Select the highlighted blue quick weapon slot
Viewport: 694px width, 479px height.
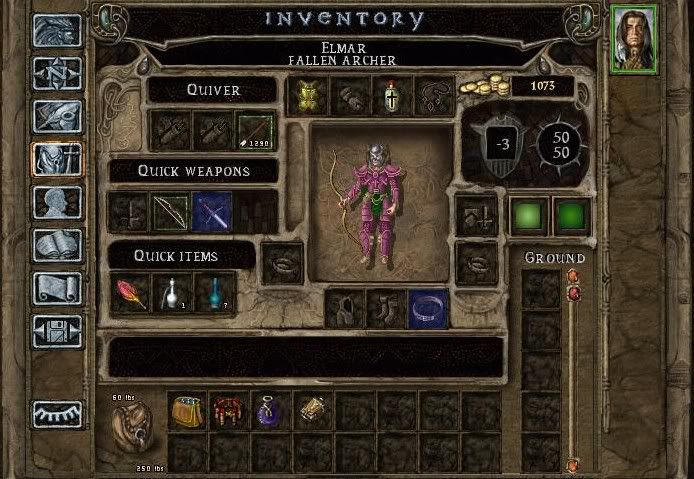212,211
